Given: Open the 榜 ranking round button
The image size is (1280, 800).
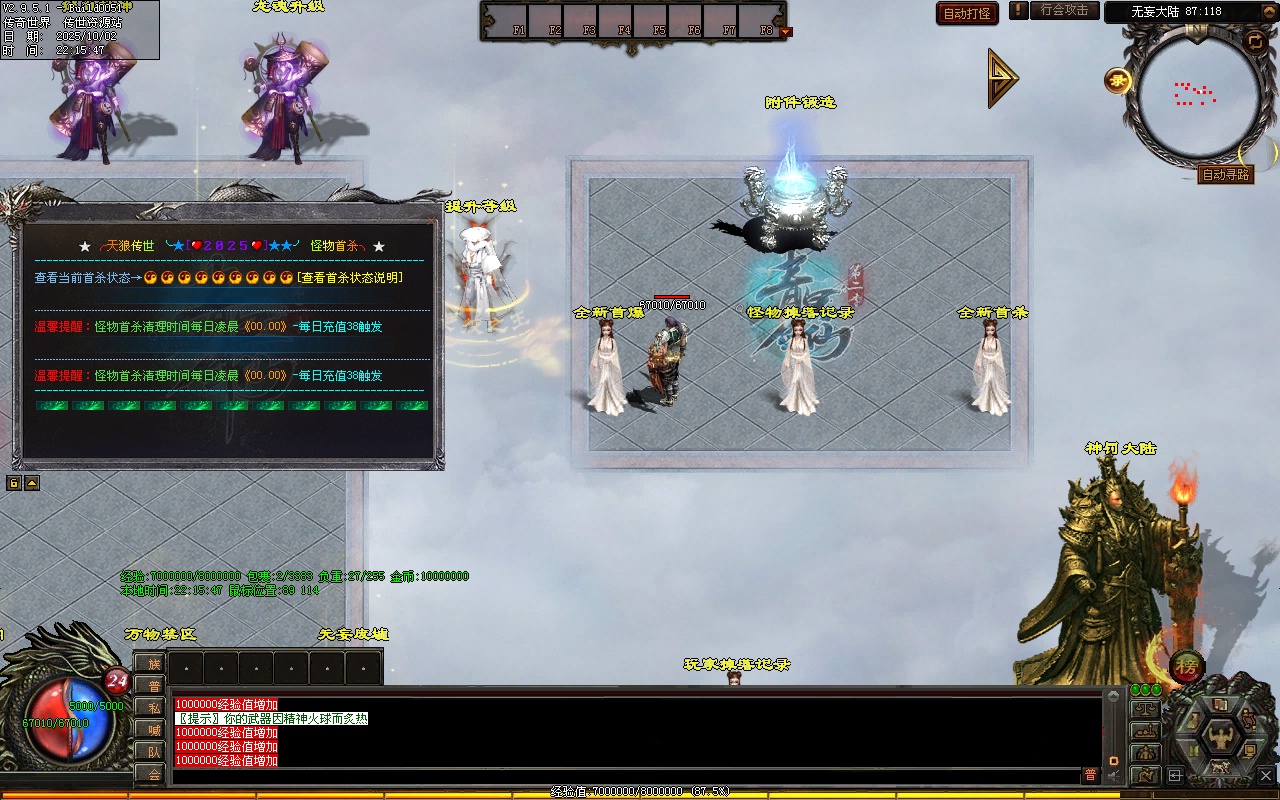Looking at the screenshot, I should (x=1187, y=665).
